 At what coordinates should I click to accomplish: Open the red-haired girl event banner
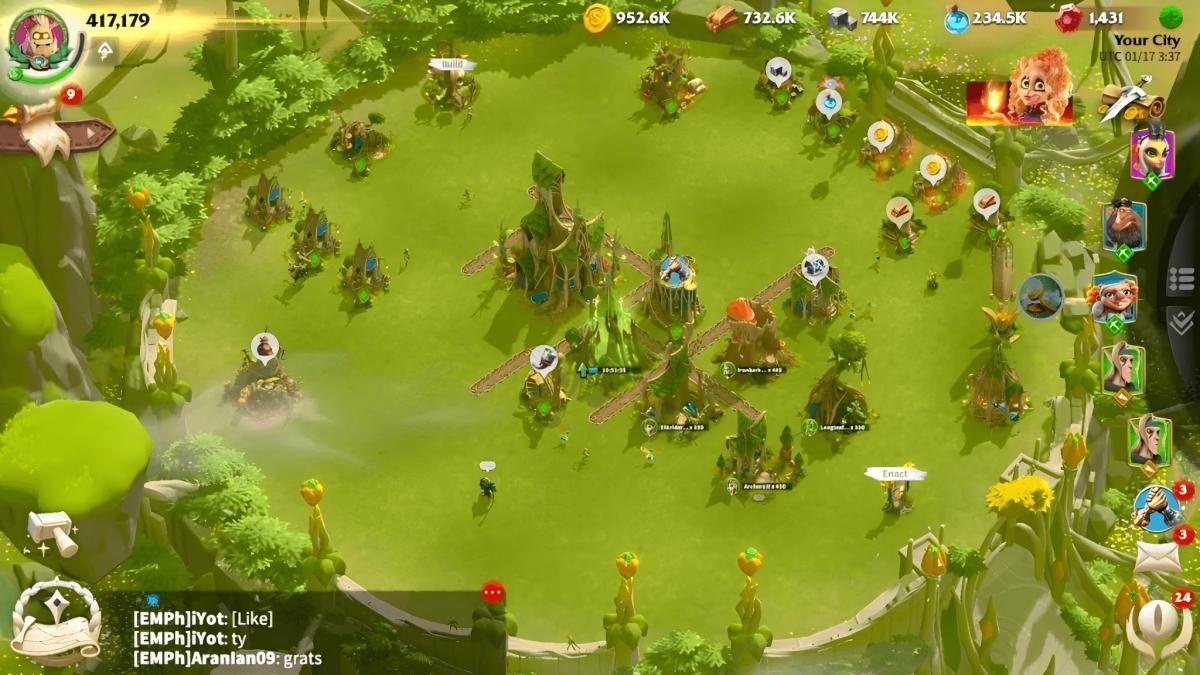tap(1019, 90)
